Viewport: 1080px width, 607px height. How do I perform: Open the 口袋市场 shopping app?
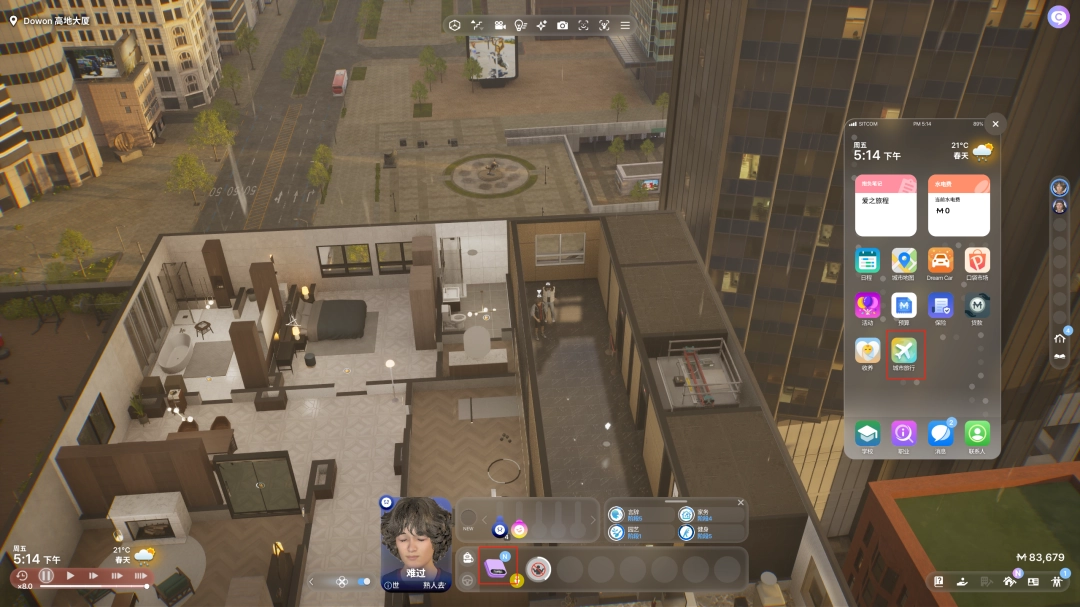976,262
